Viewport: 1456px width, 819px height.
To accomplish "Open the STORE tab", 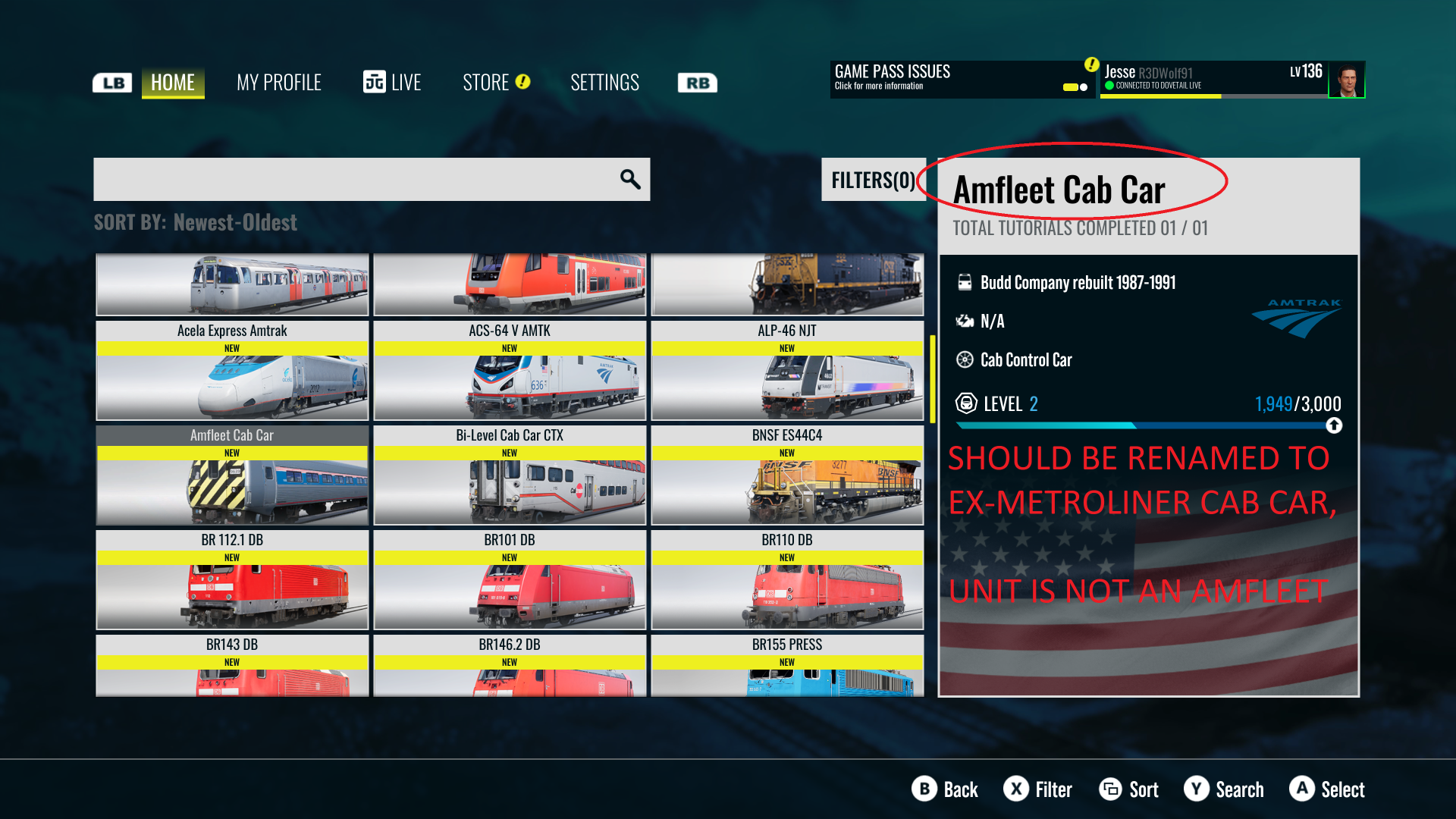I will 495,82.
